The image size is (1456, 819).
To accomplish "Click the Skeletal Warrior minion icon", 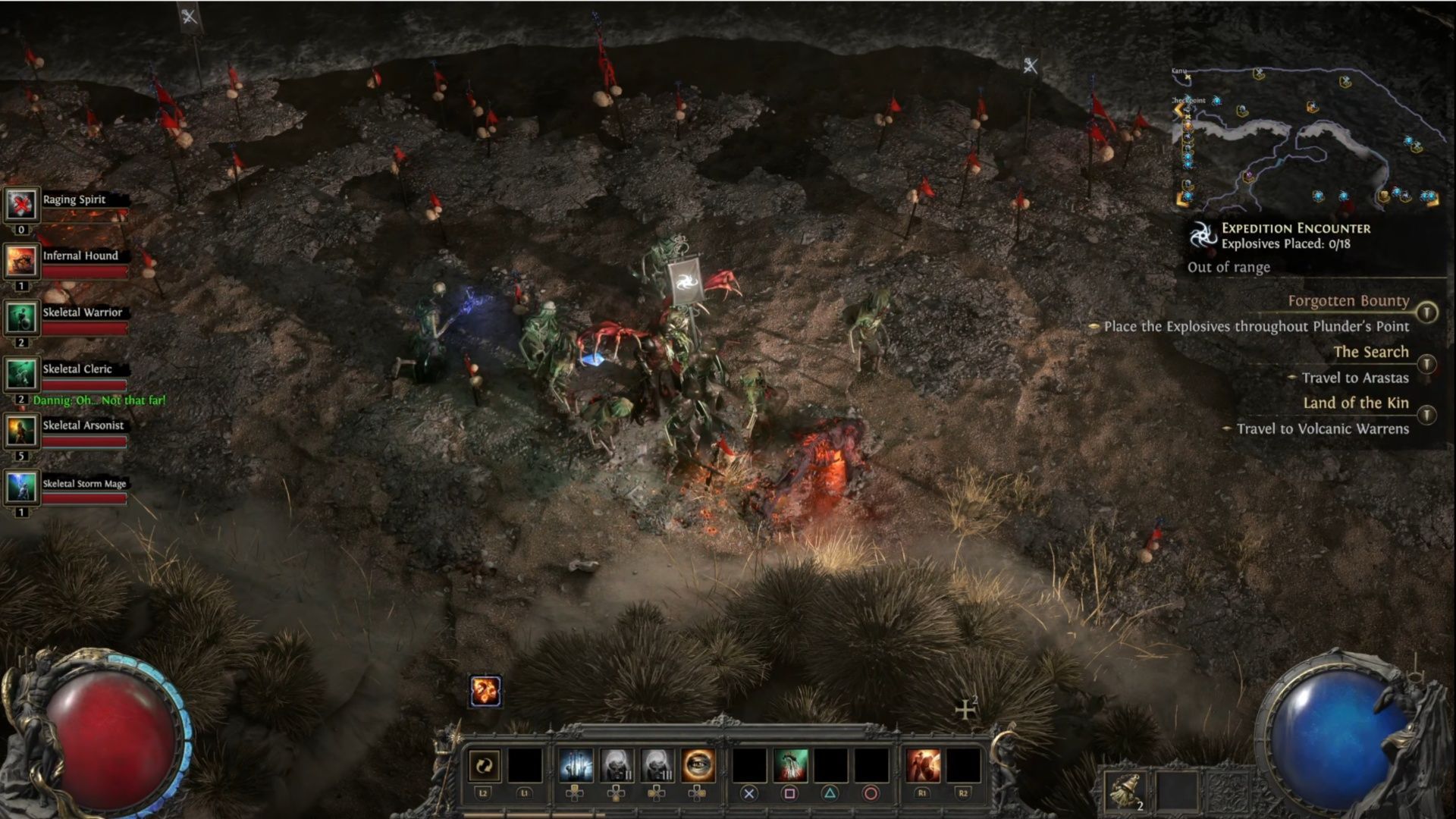I will pyautogui.click(x=21, y=318).
